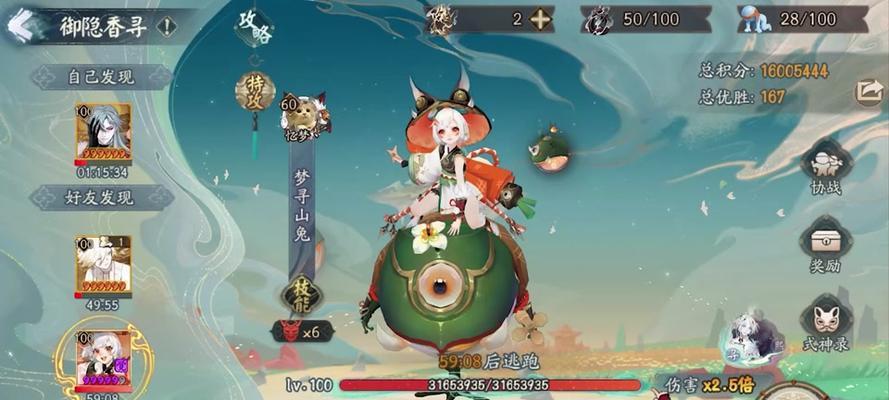Image resolution: width=889 pixels, height=400 pixels.
Task: Select own discovery with 01:15:34 timer
Action: [x=103, y=134]
